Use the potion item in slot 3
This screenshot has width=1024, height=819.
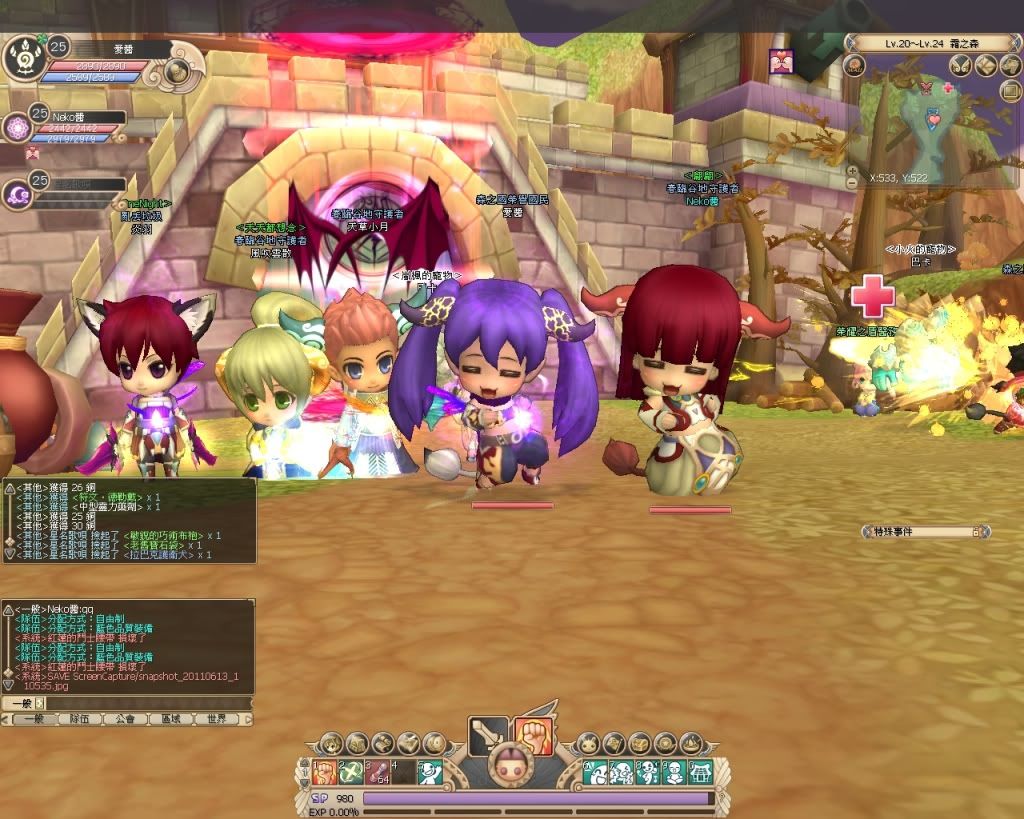[376, 772]
